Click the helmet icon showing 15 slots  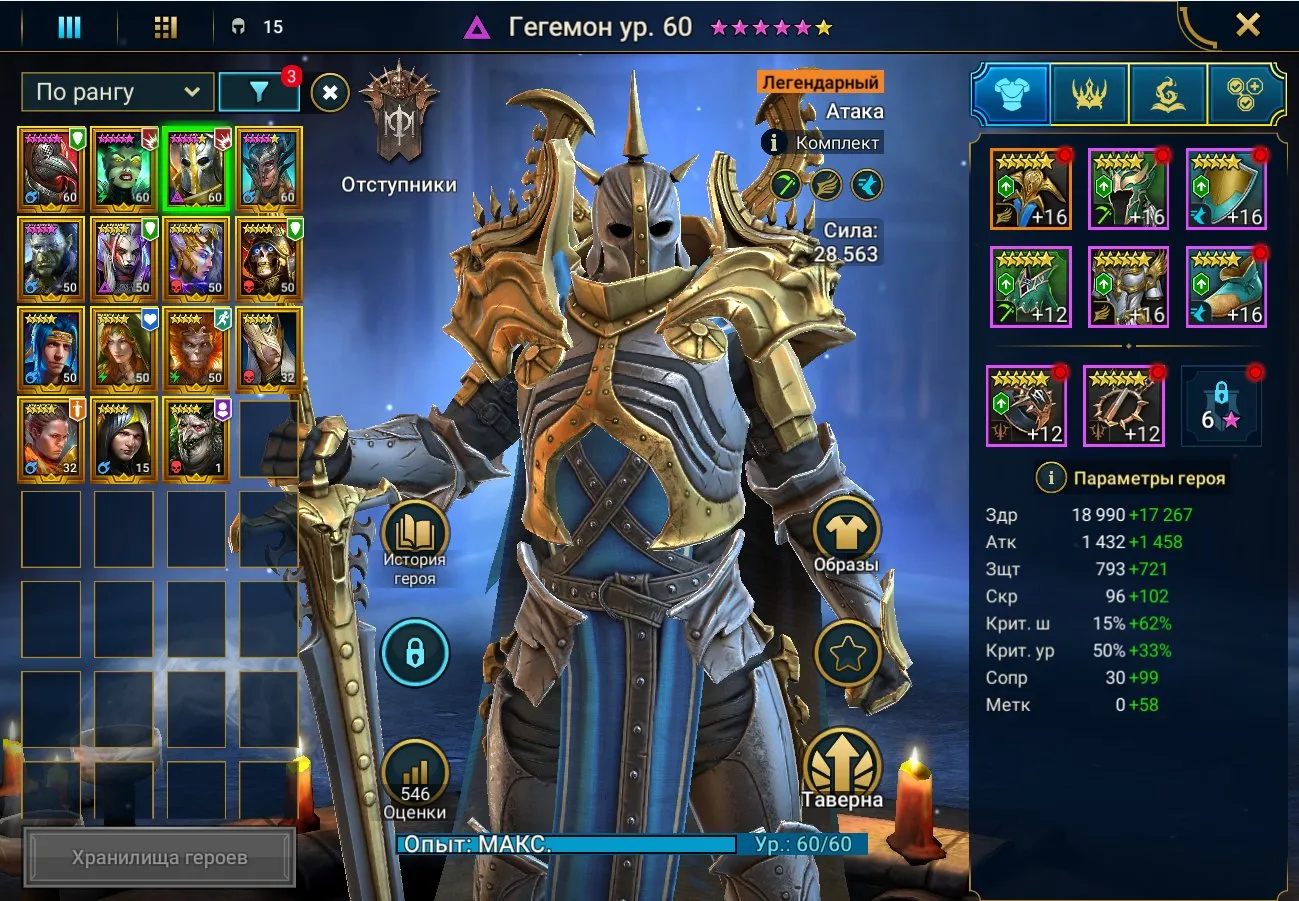[x=237, y=26]
